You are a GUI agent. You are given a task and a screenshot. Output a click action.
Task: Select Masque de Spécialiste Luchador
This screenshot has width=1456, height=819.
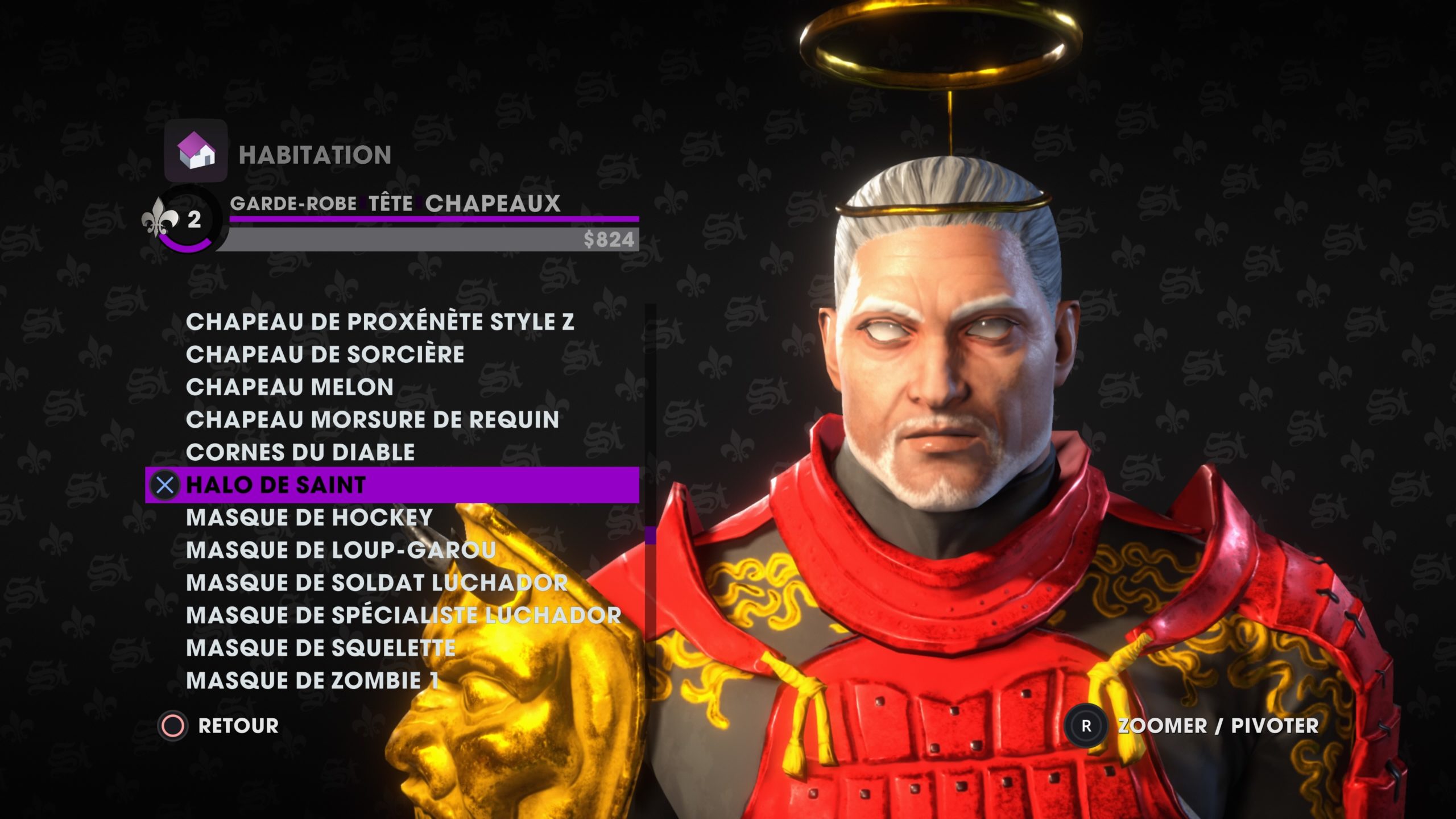click(403, 615)
